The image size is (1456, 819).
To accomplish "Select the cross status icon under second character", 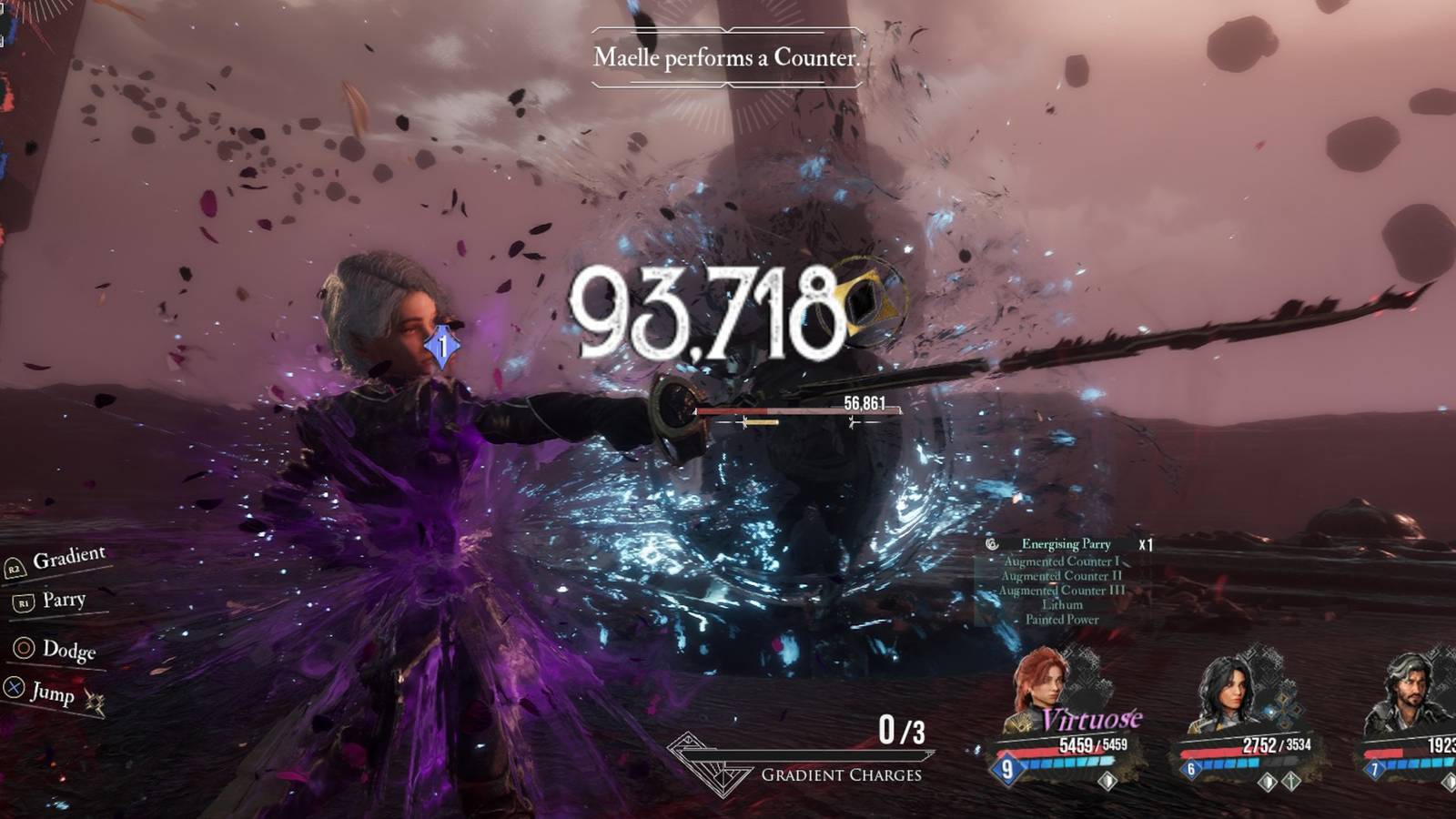I will click(1290, 782).
